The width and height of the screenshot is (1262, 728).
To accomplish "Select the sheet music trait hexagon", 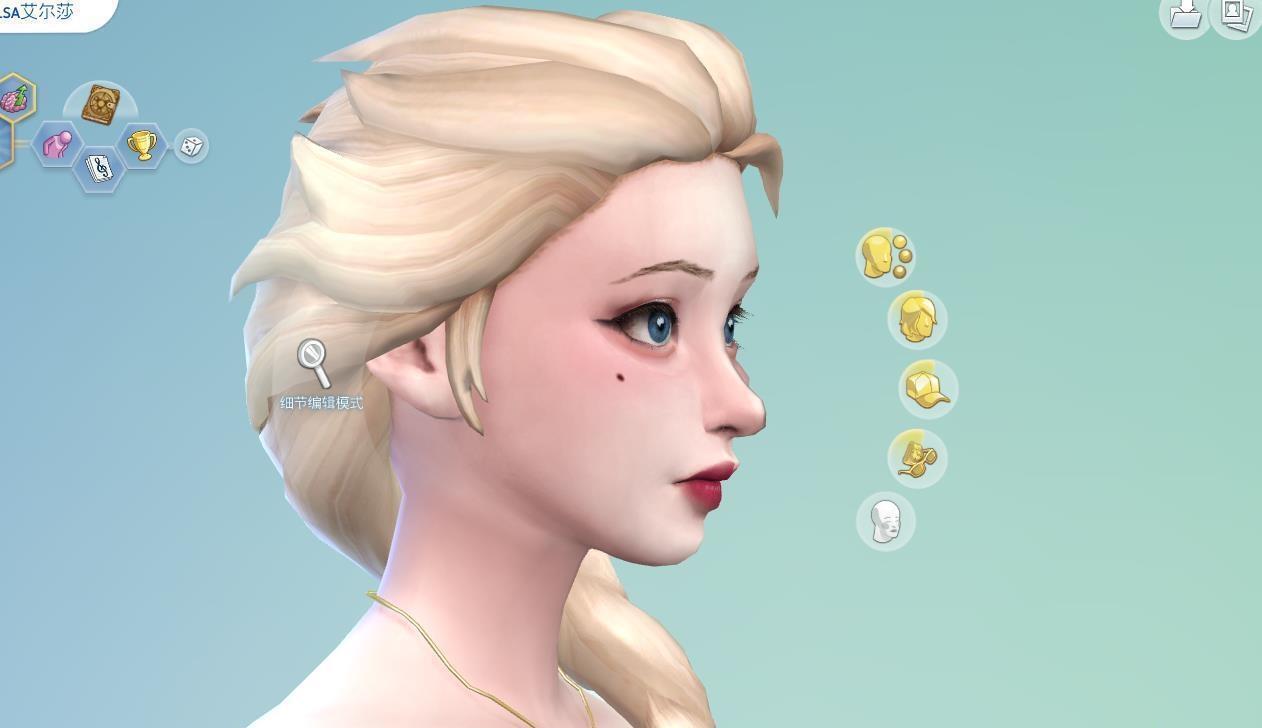I will 99,168.
